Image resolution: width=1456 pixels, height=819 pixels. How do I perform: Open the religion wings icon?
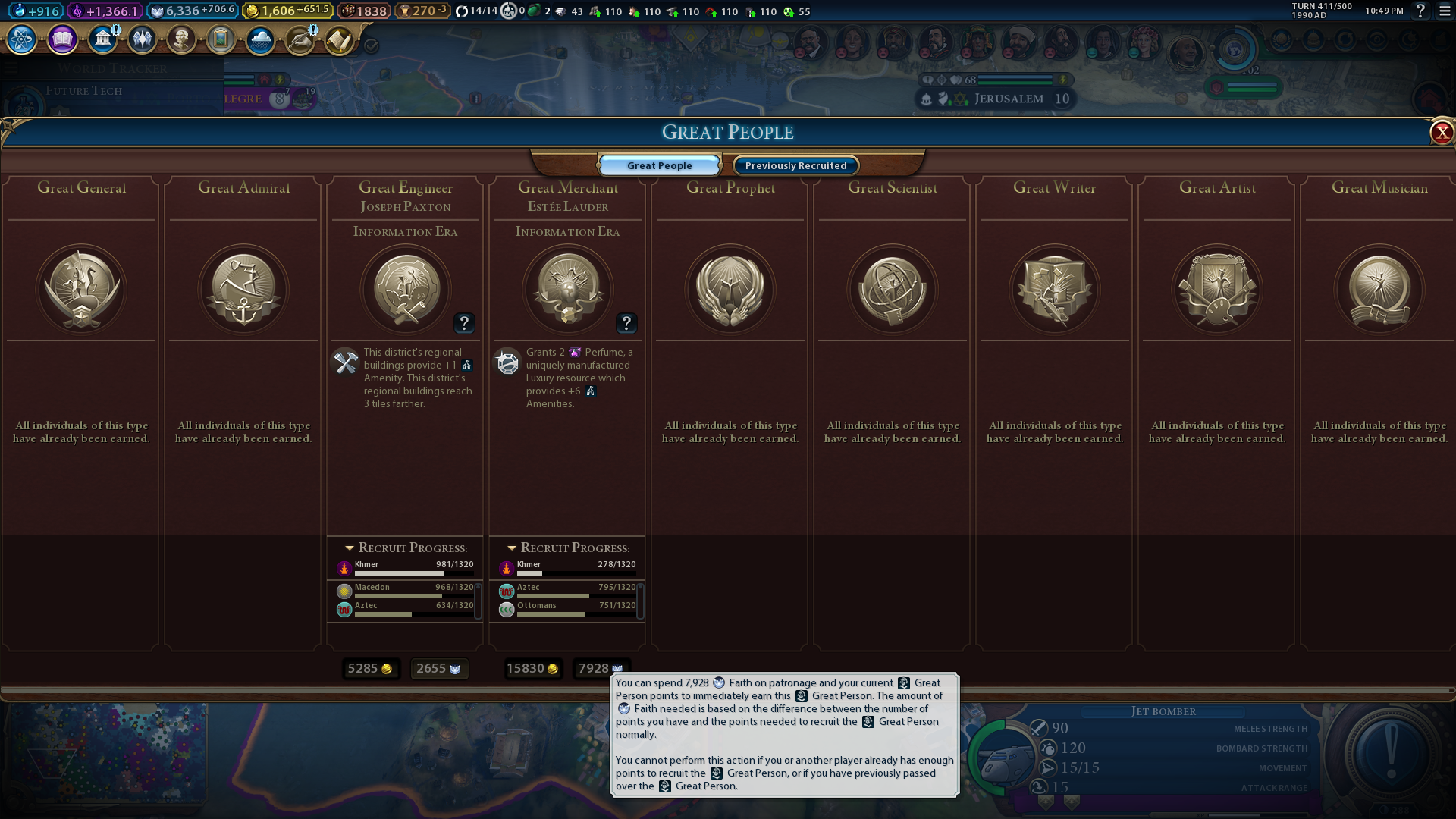point(142,39)
